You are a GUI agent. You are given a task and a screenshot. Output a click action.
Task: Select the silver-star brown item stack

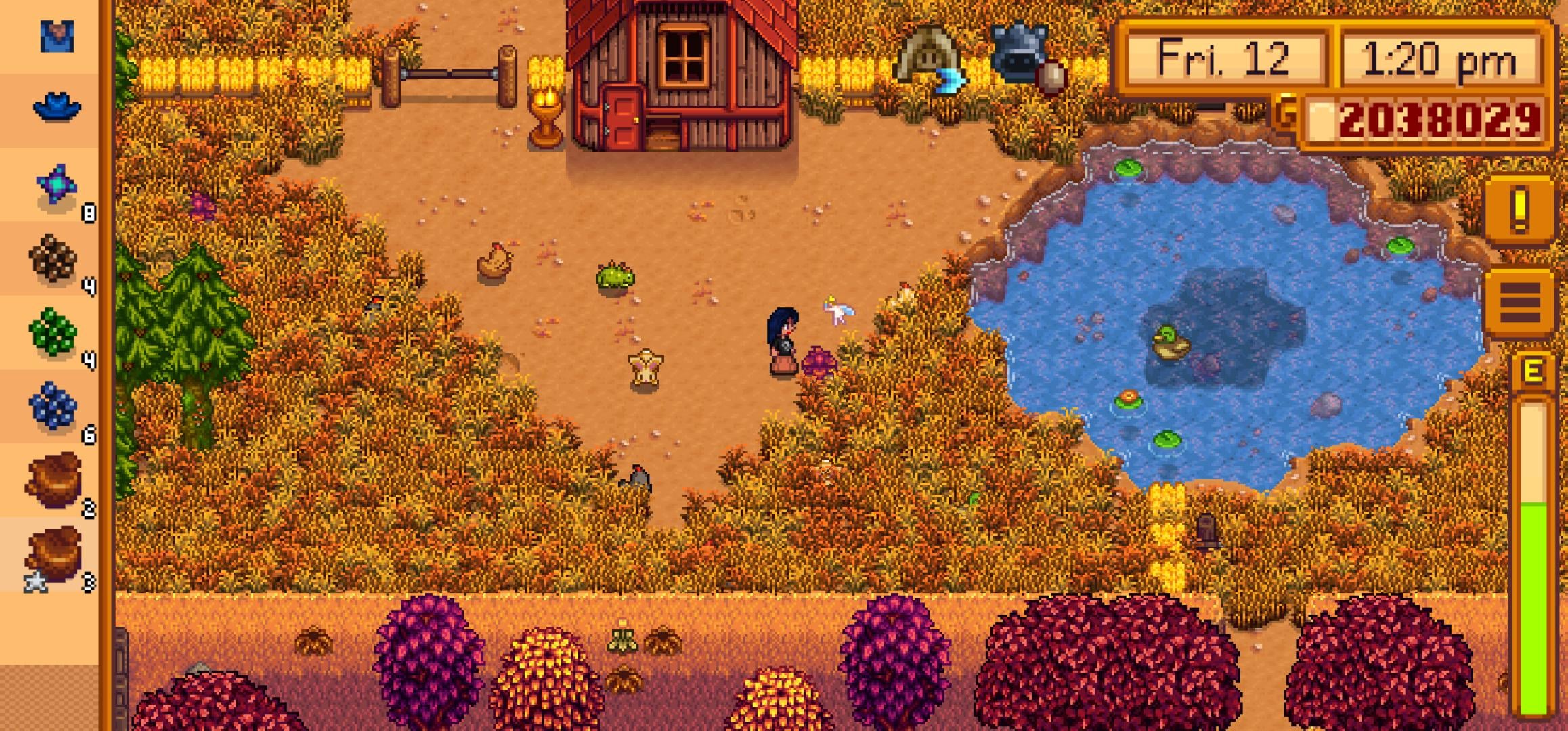54,555
